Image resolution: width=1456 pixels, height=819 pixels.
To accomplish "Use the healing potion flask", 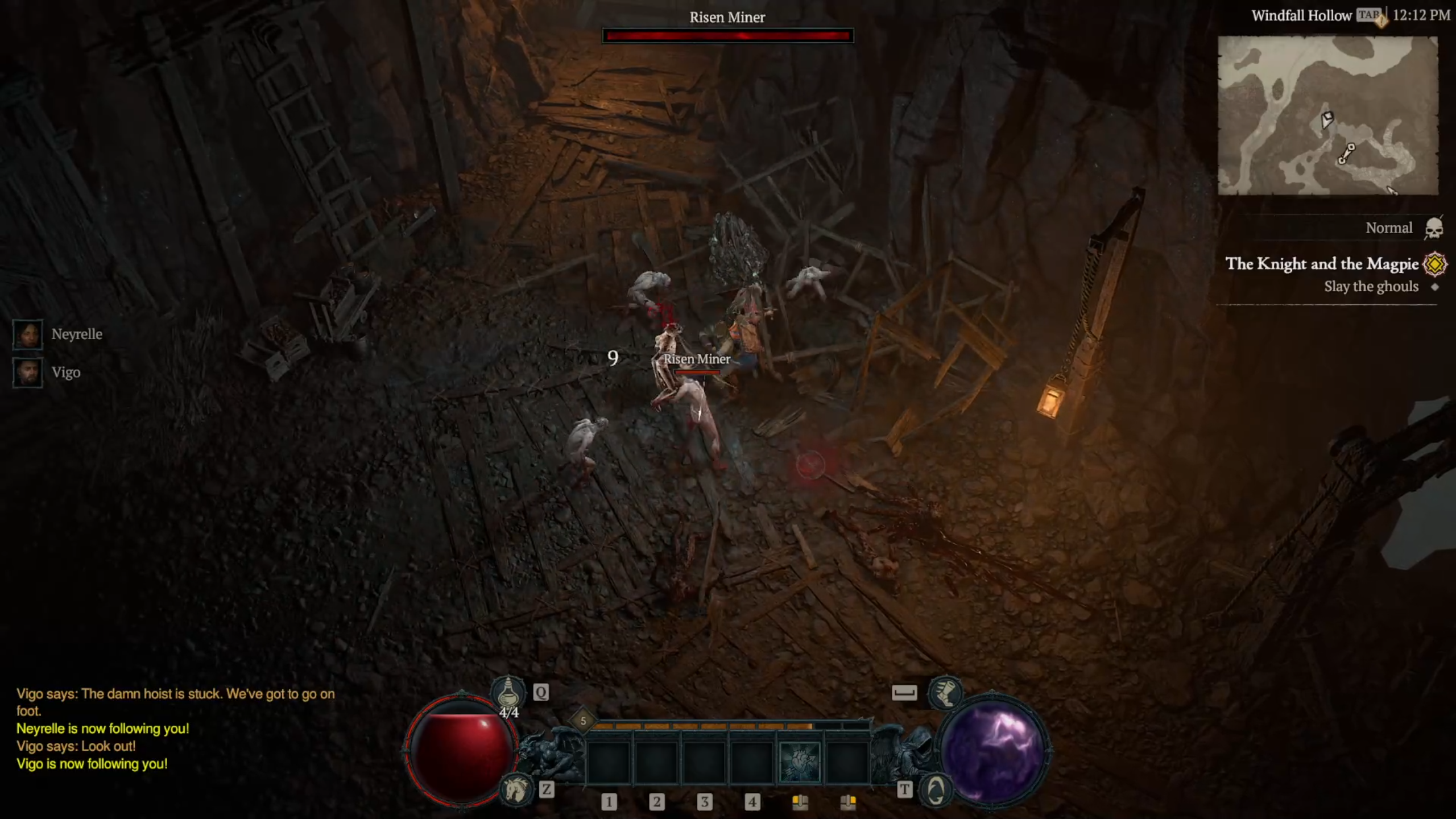I will click(508, 693).
